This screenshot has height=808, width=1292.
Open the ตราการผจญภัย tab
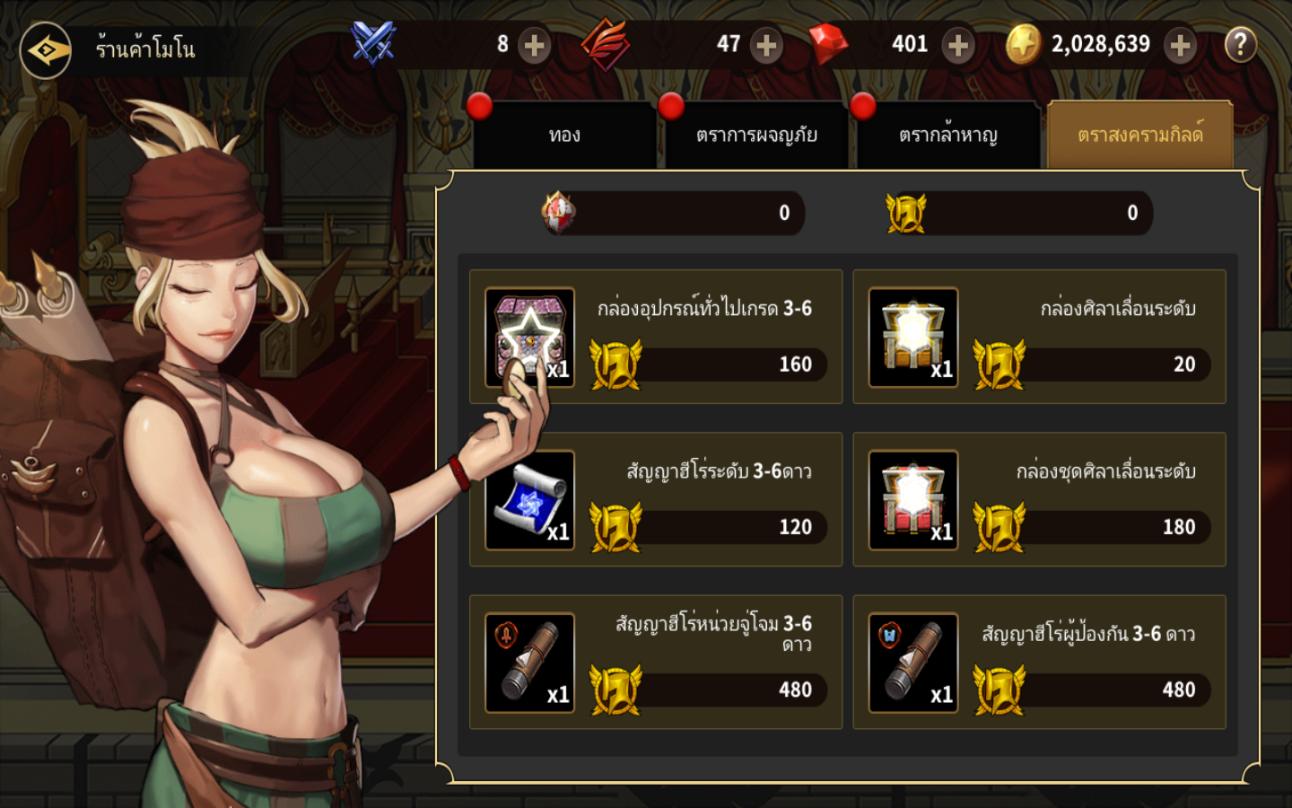click(x=756, y=135)
